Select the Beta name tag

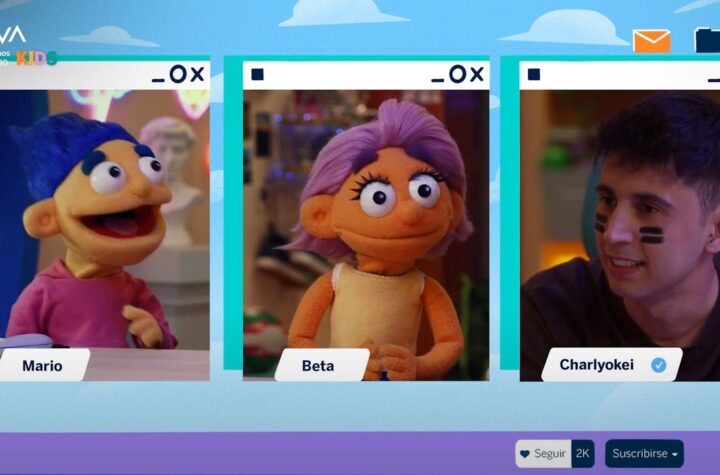[x=320, y=366]
